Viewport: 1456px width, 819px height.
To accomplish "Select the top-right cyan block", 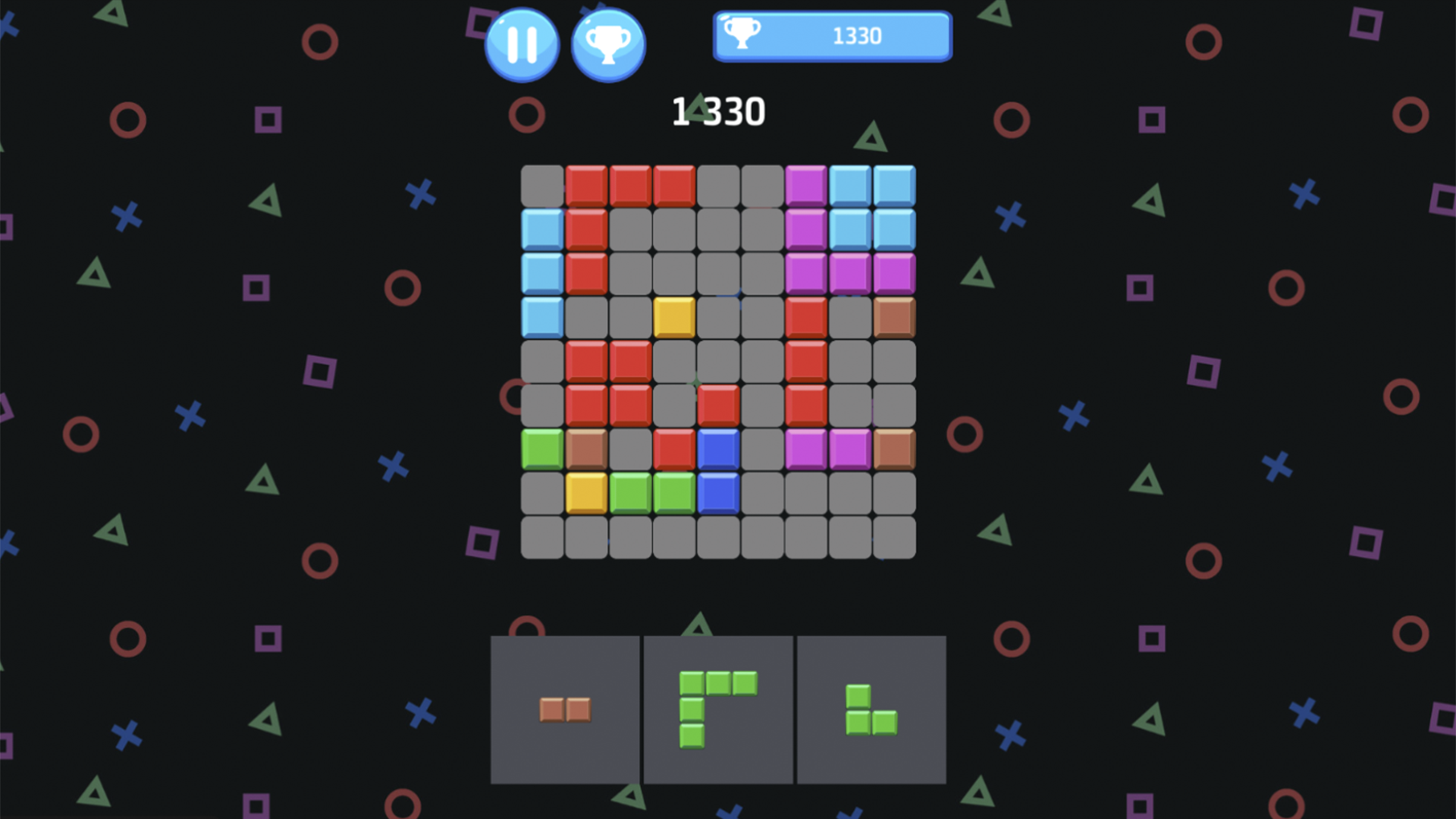I will 893,184.
